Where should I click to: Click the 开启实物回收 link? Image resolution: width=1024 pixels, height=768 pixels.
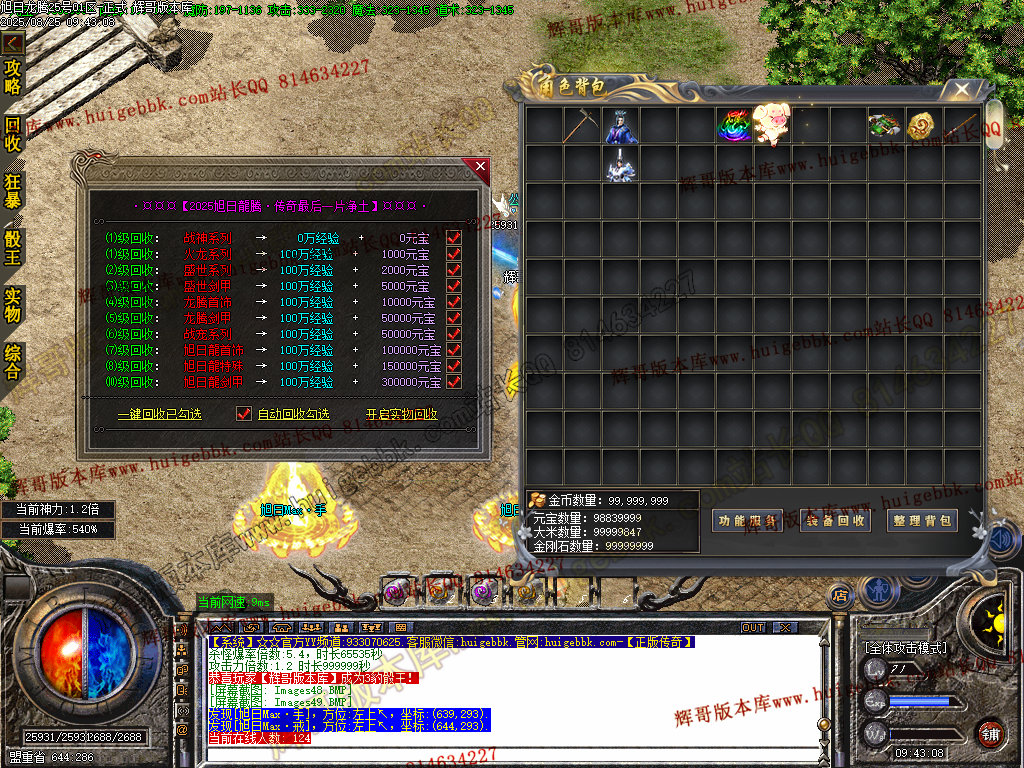coord(401,414)
